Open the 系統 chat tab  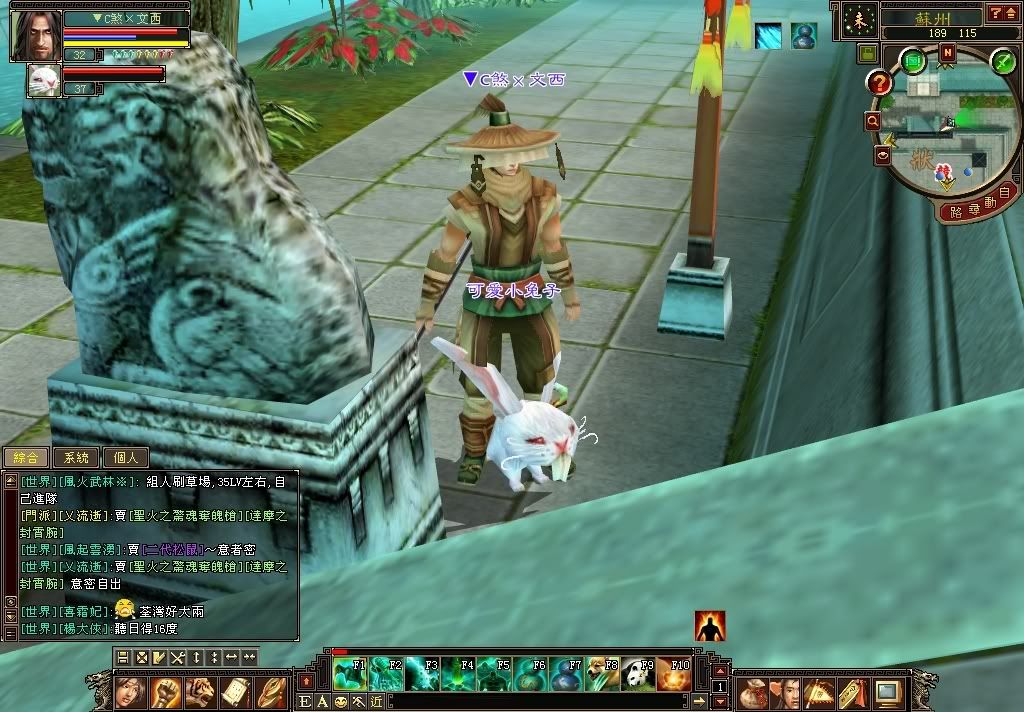[76, 458]
